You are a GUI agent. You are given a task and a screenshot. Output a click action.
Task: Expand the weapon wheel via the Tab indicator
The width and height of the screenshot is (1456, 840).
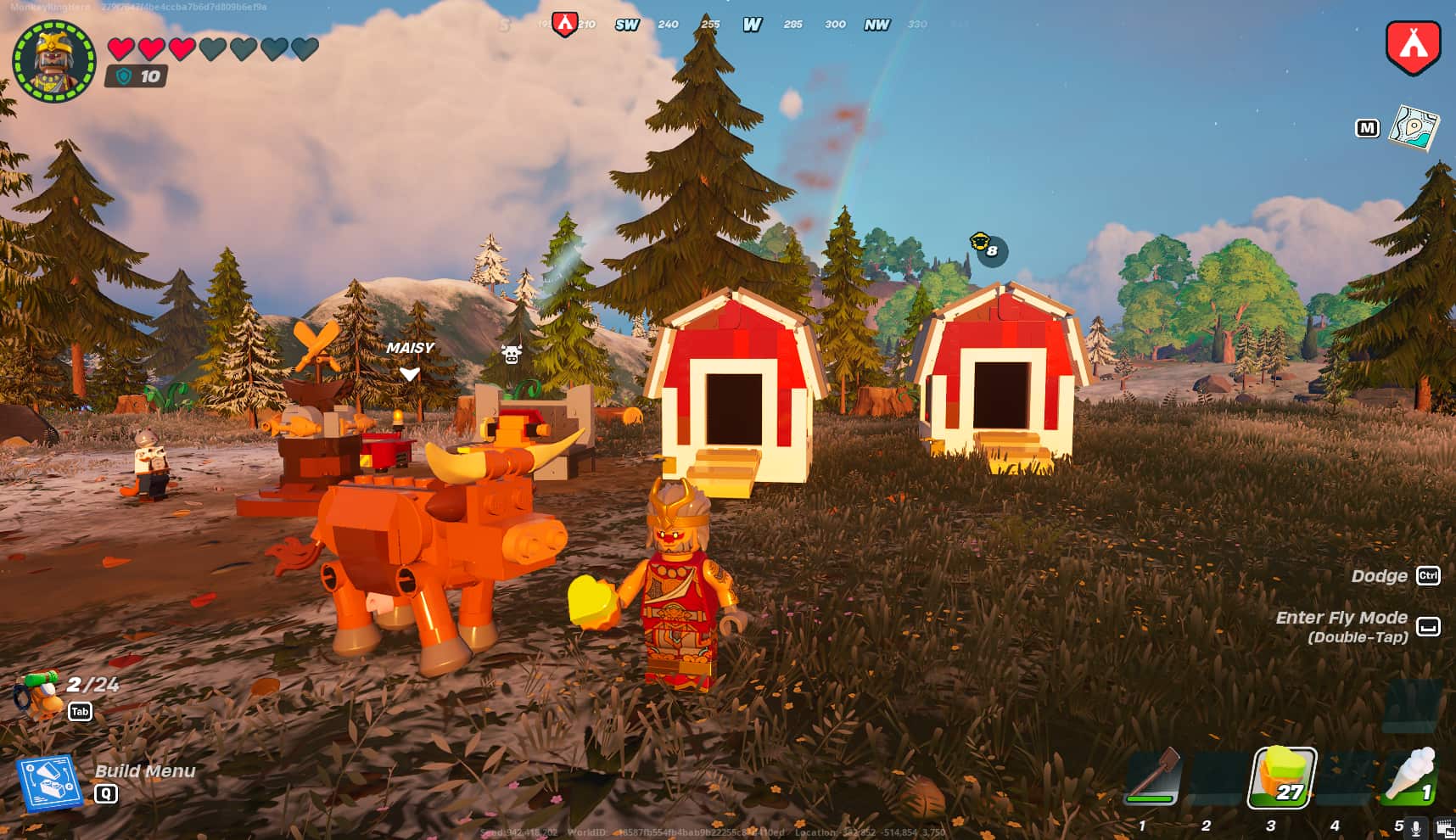(x=79, y=712)
